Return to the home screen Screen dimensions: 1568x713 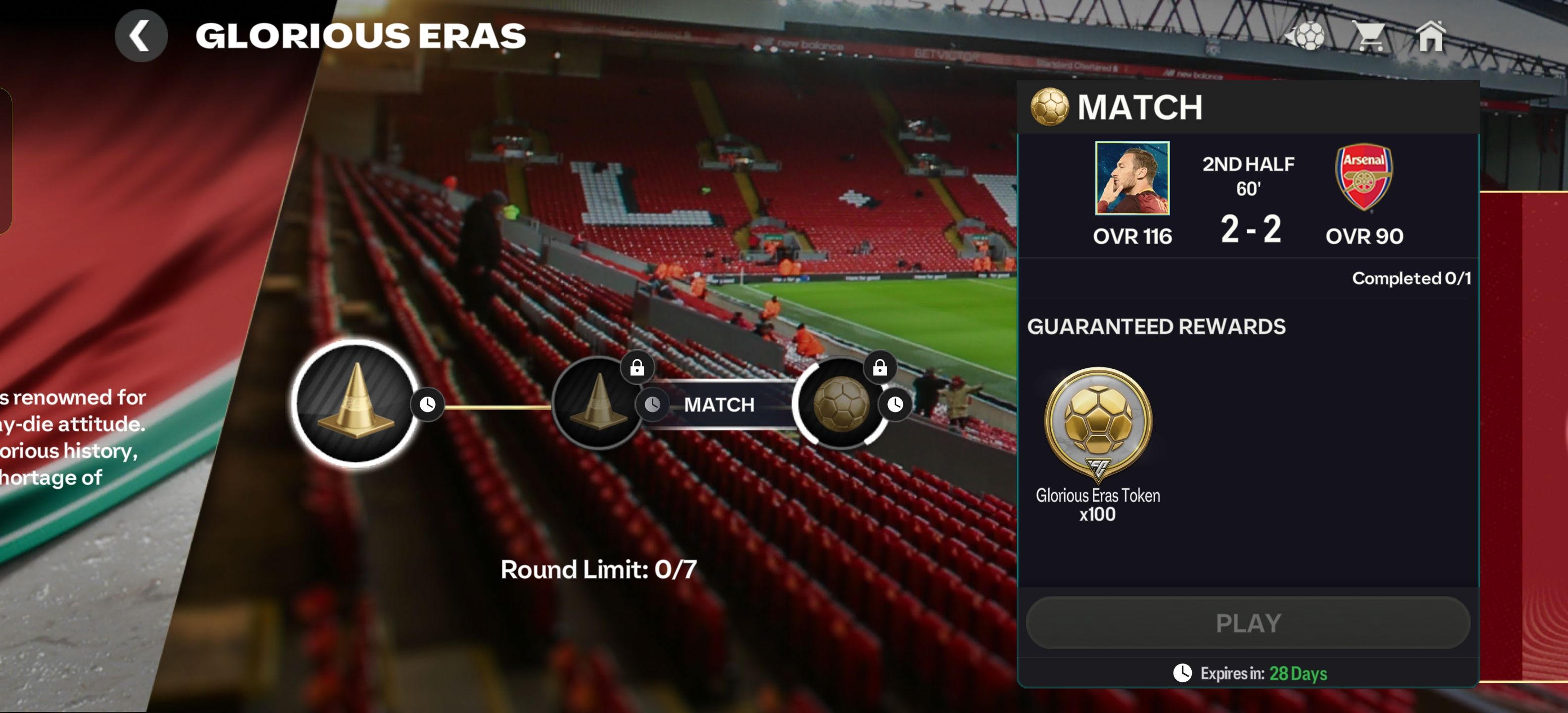tap(1430, 37)
